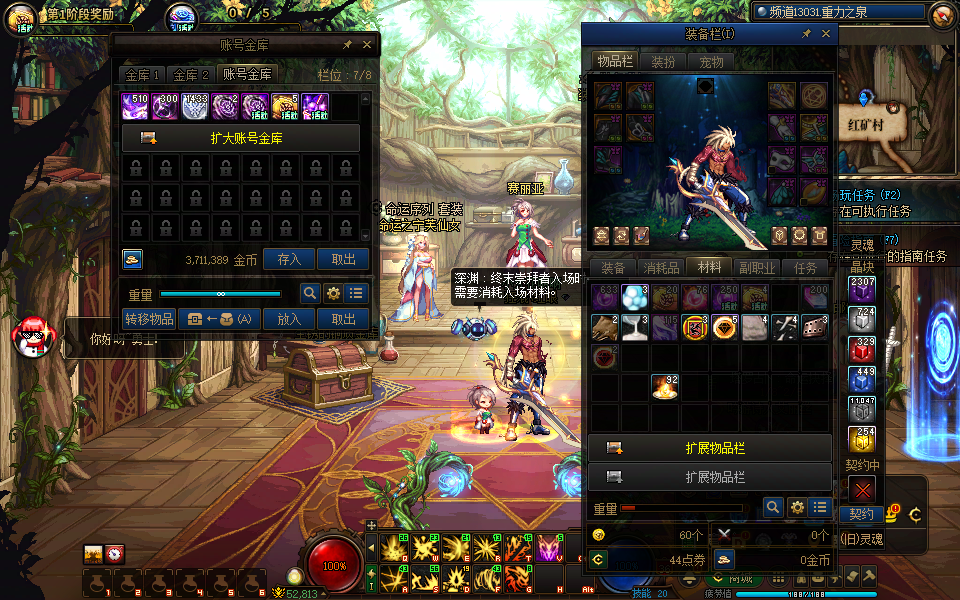Click the 契约 contract button
Screen dimensions: 960x600
pos(861,514)
